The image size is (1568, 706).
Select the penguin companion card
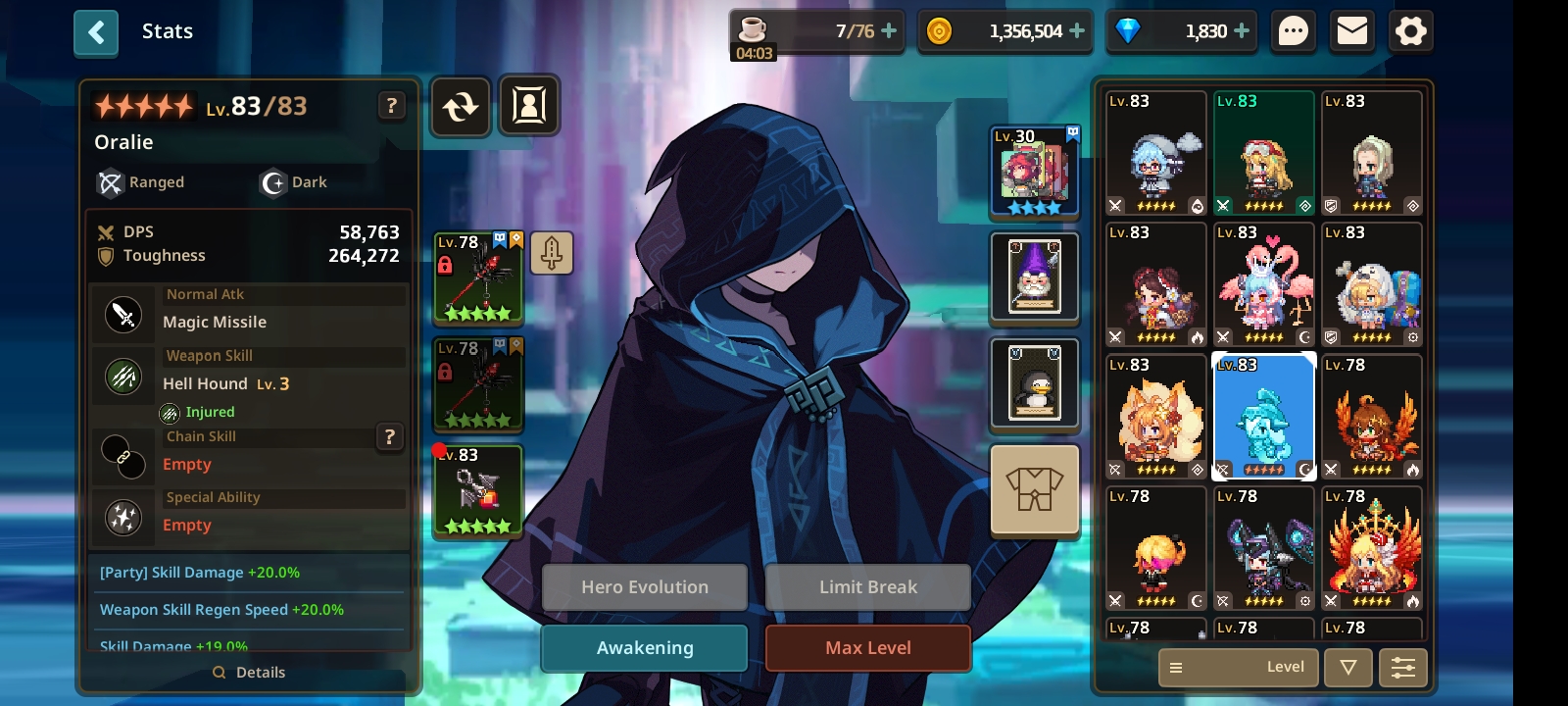coord(1035,383)
